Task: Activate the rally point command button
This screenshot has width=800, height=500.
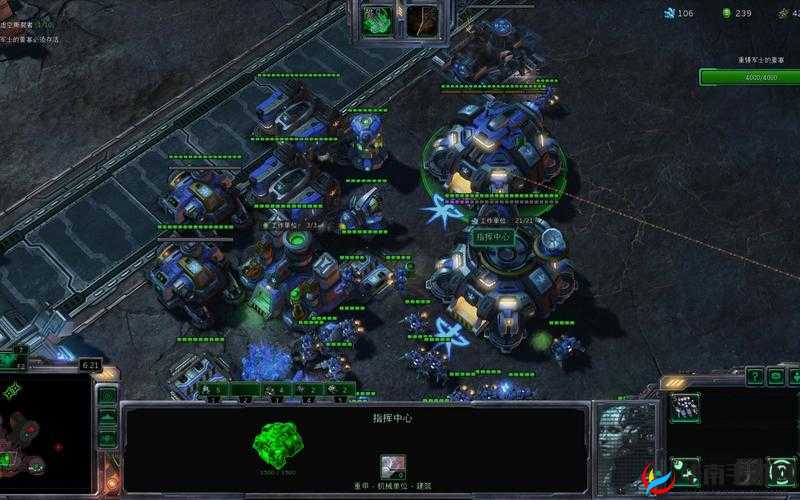Action: point(686,467)
